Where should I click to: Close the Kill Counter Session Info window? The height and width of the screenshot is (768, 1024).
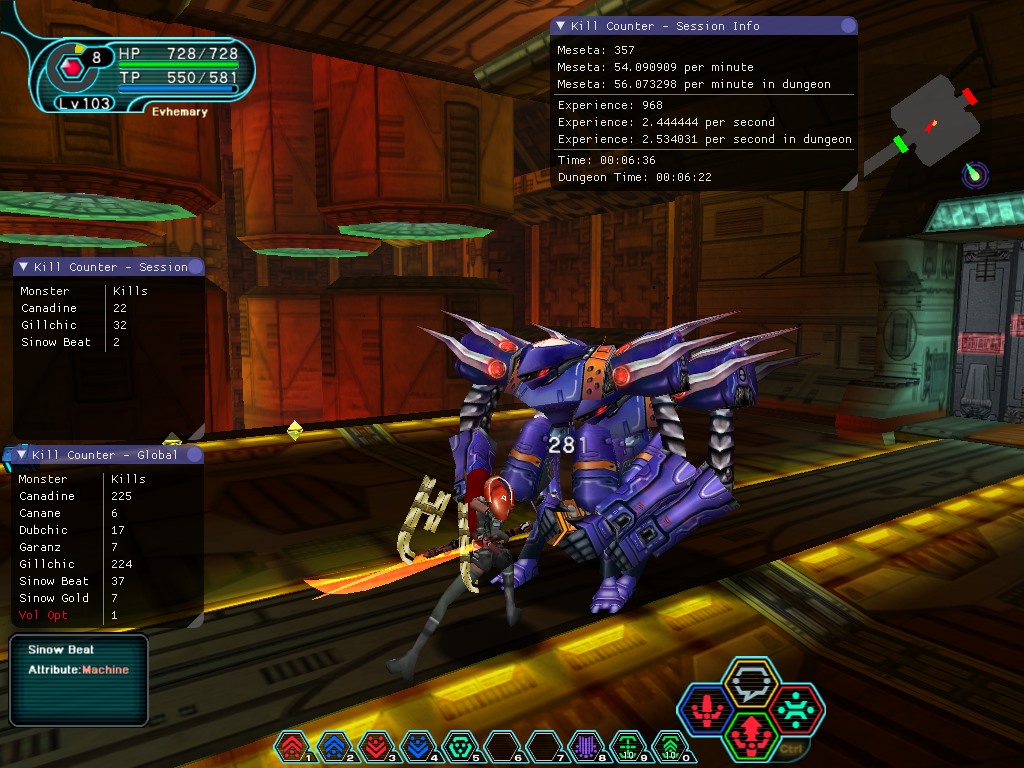point(848,26)
